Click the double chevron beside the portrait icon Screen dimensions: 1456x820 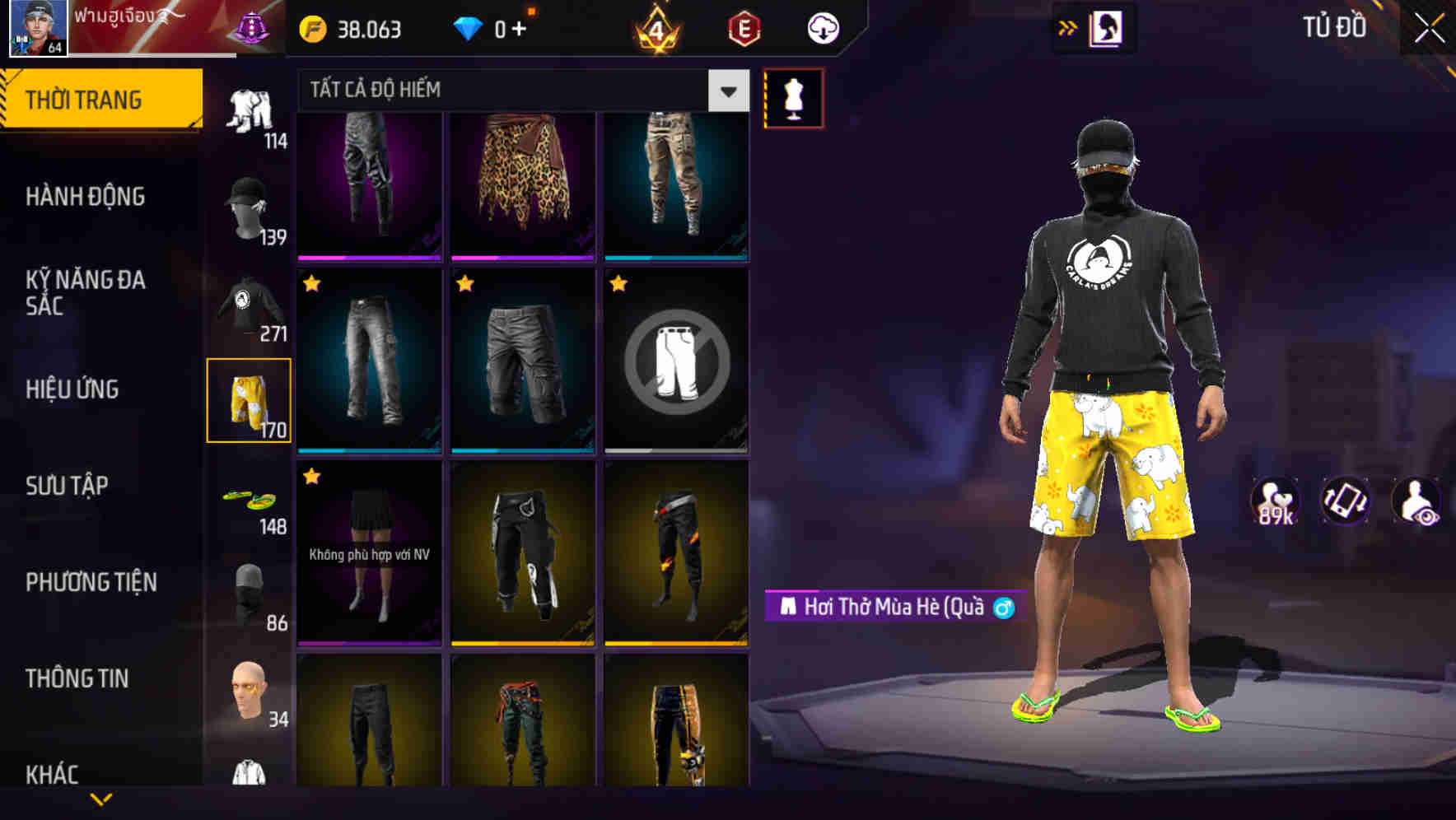pyautogui.click(x=1068, y=27)
